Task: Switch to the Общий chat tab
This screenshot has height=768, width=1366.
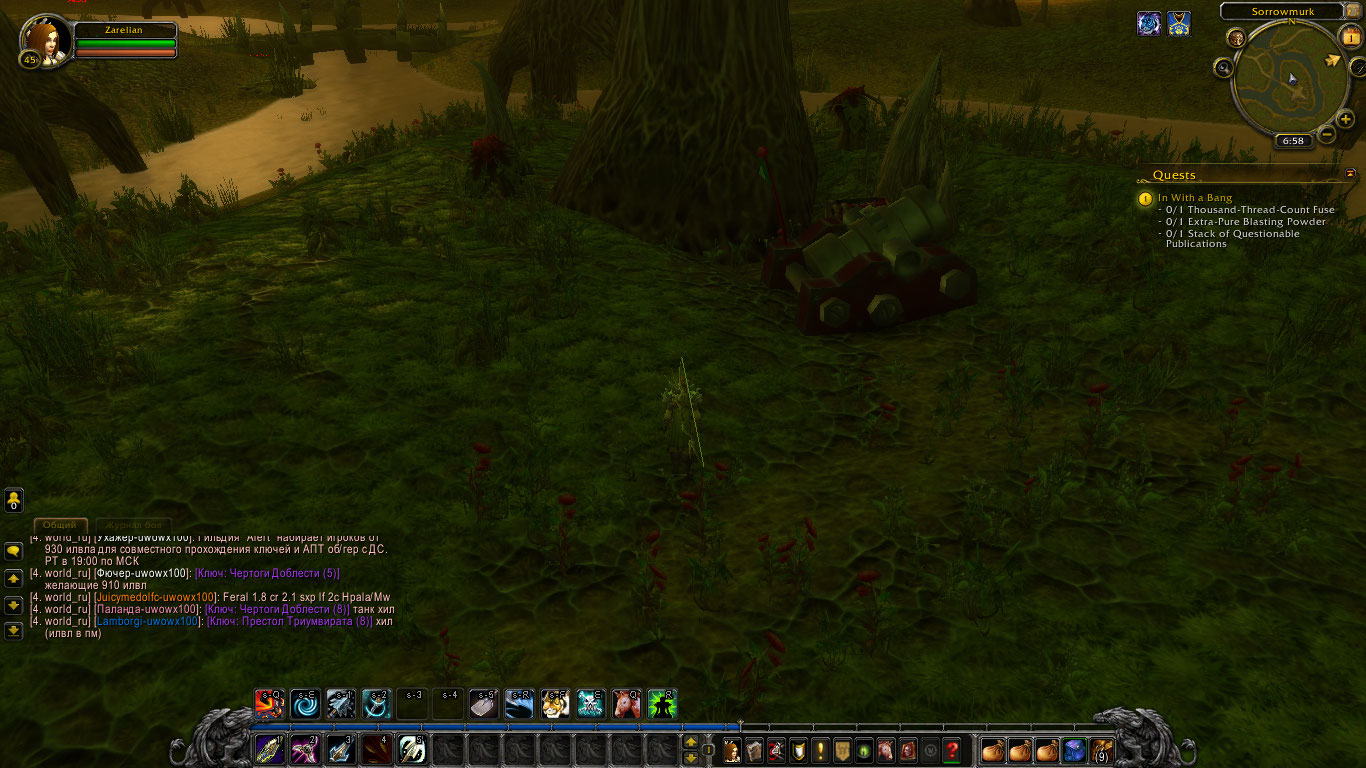Action: coord(60,525)
